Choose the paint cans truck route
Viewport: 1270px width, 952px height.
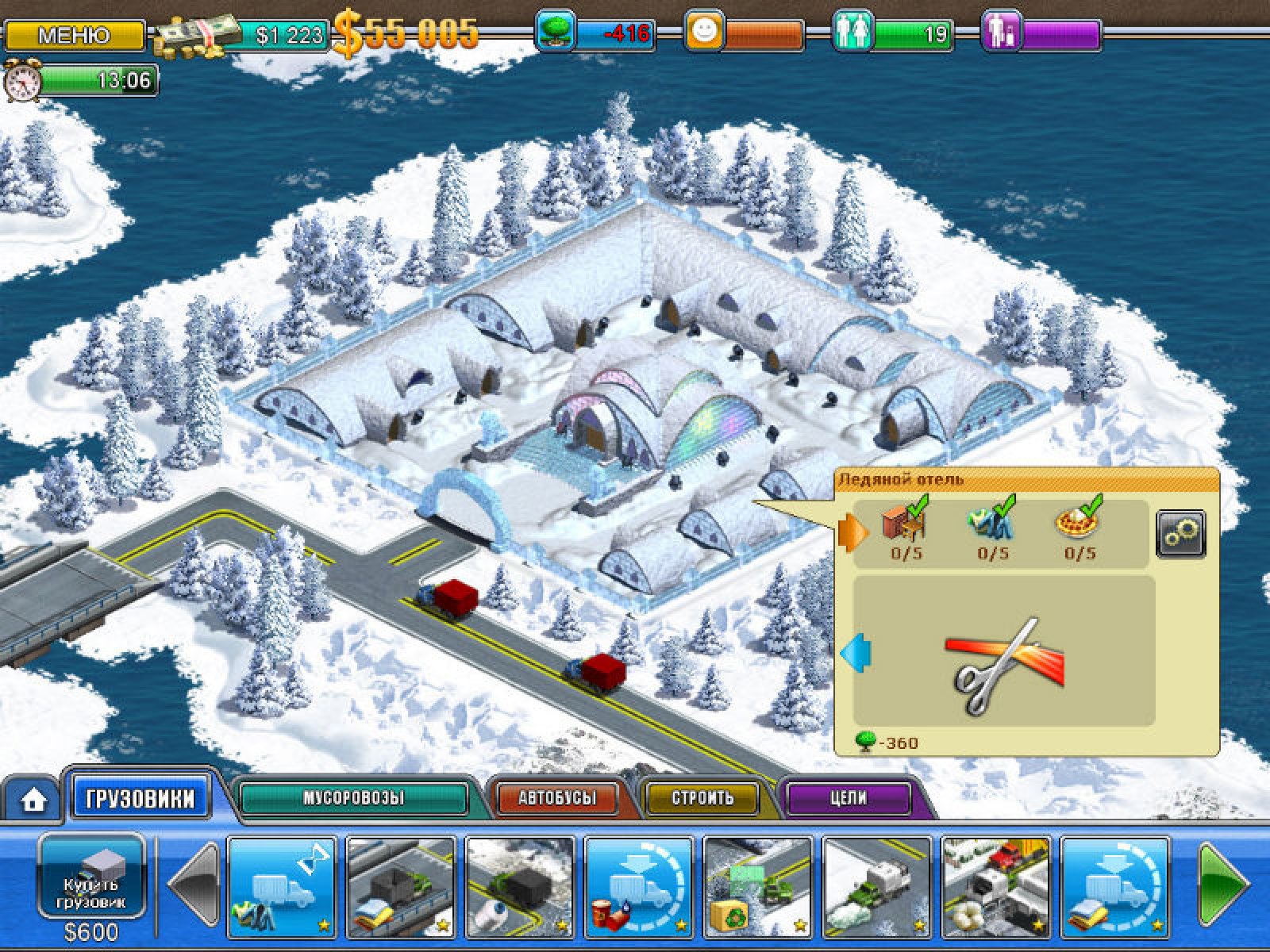639,886
